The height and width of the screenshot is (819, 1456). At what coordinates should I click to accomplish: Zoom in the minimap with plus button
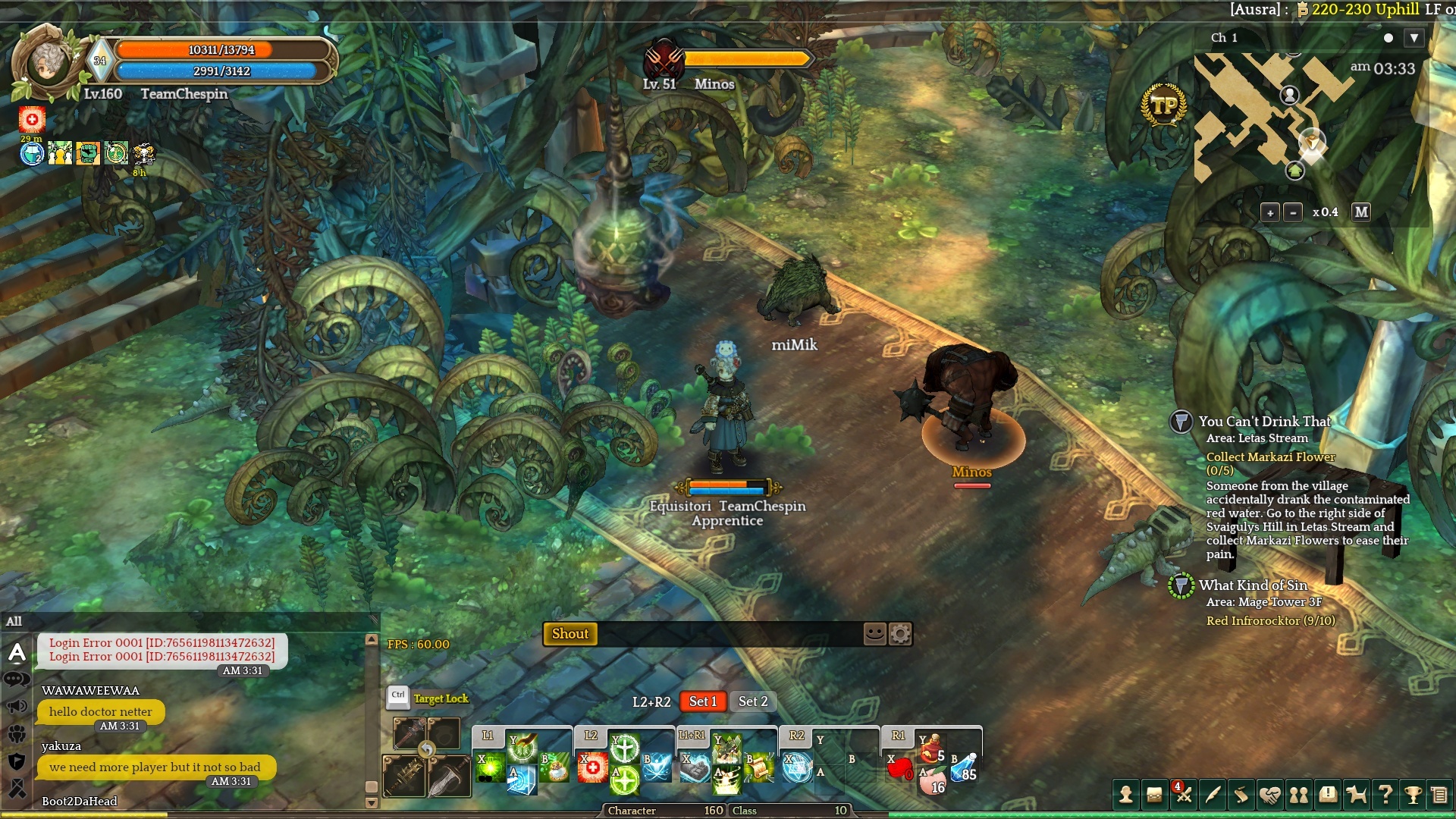tap(1270, 212)
